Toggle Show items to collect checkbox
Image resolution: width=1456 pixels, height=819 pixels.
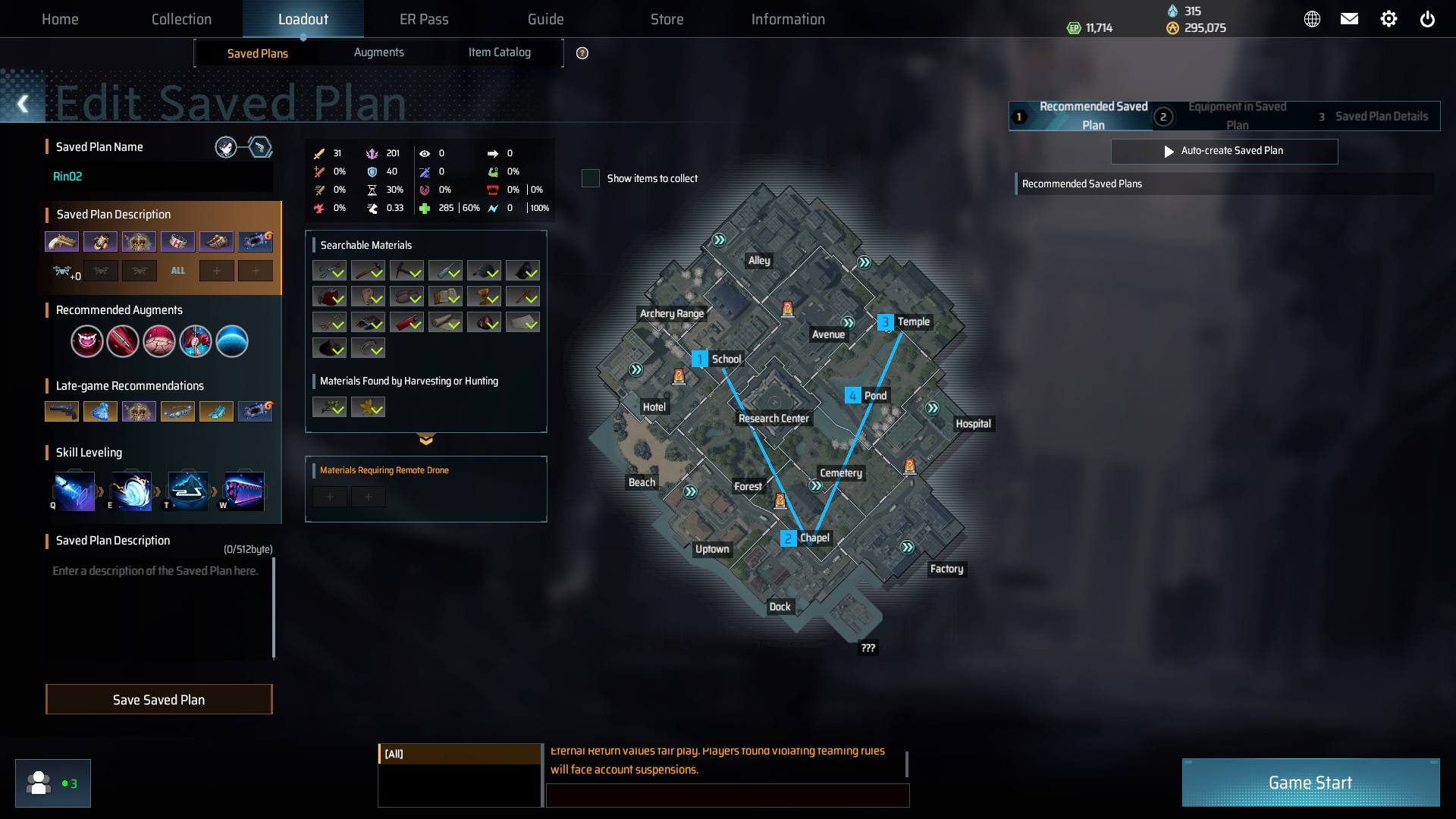(591, 178)
